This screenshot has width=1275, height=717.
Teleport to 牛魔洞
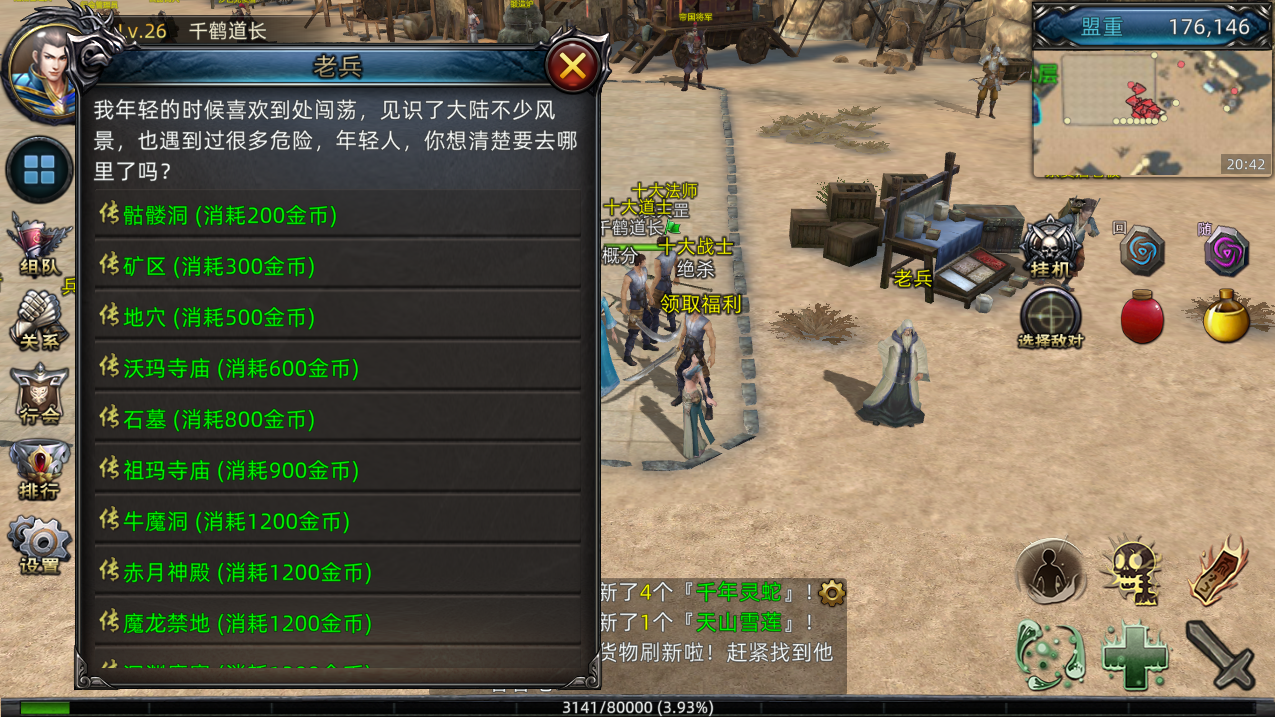236,521
